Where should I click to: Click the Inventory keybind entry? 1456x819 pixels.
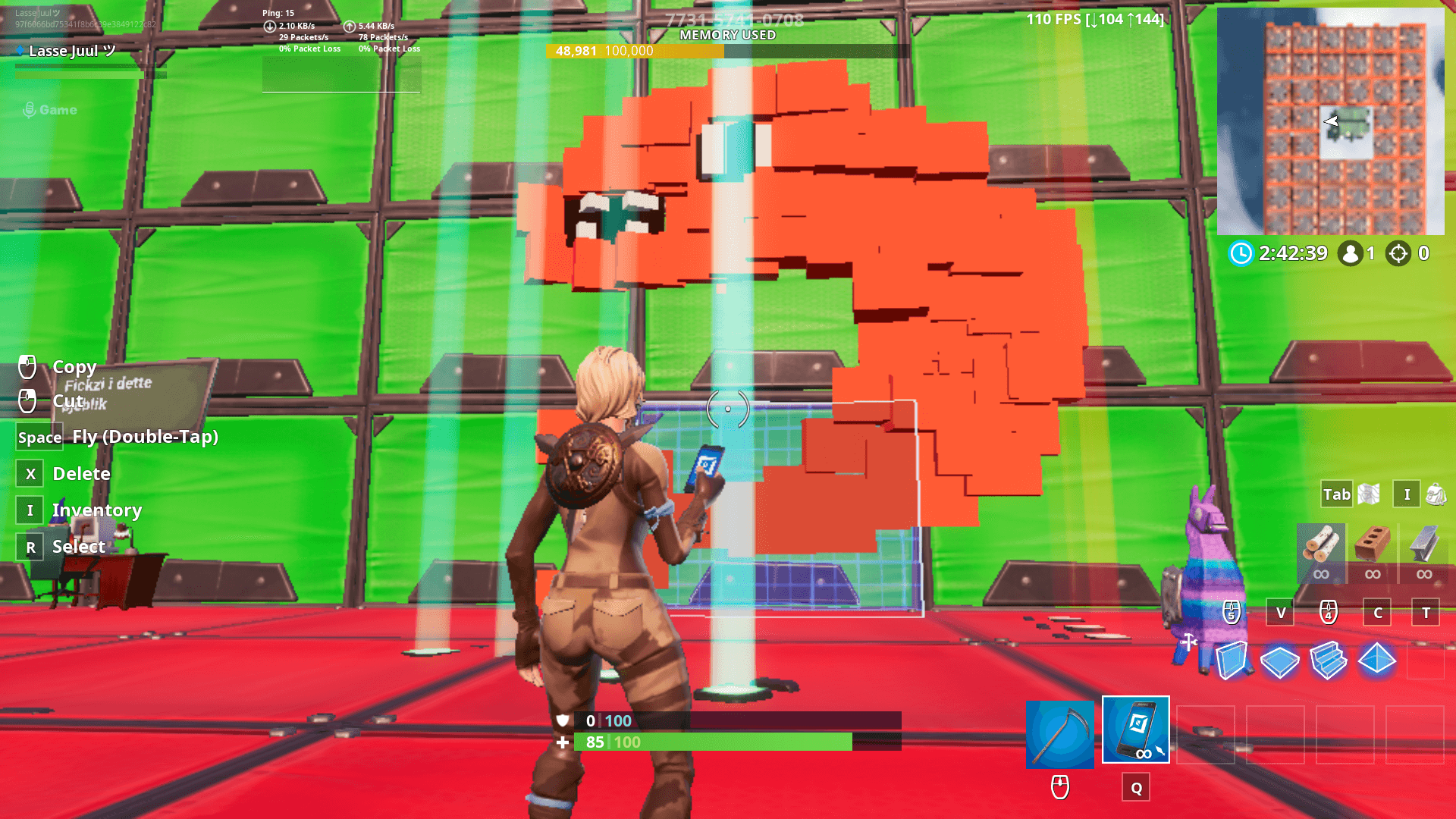[x=96, y=510]
